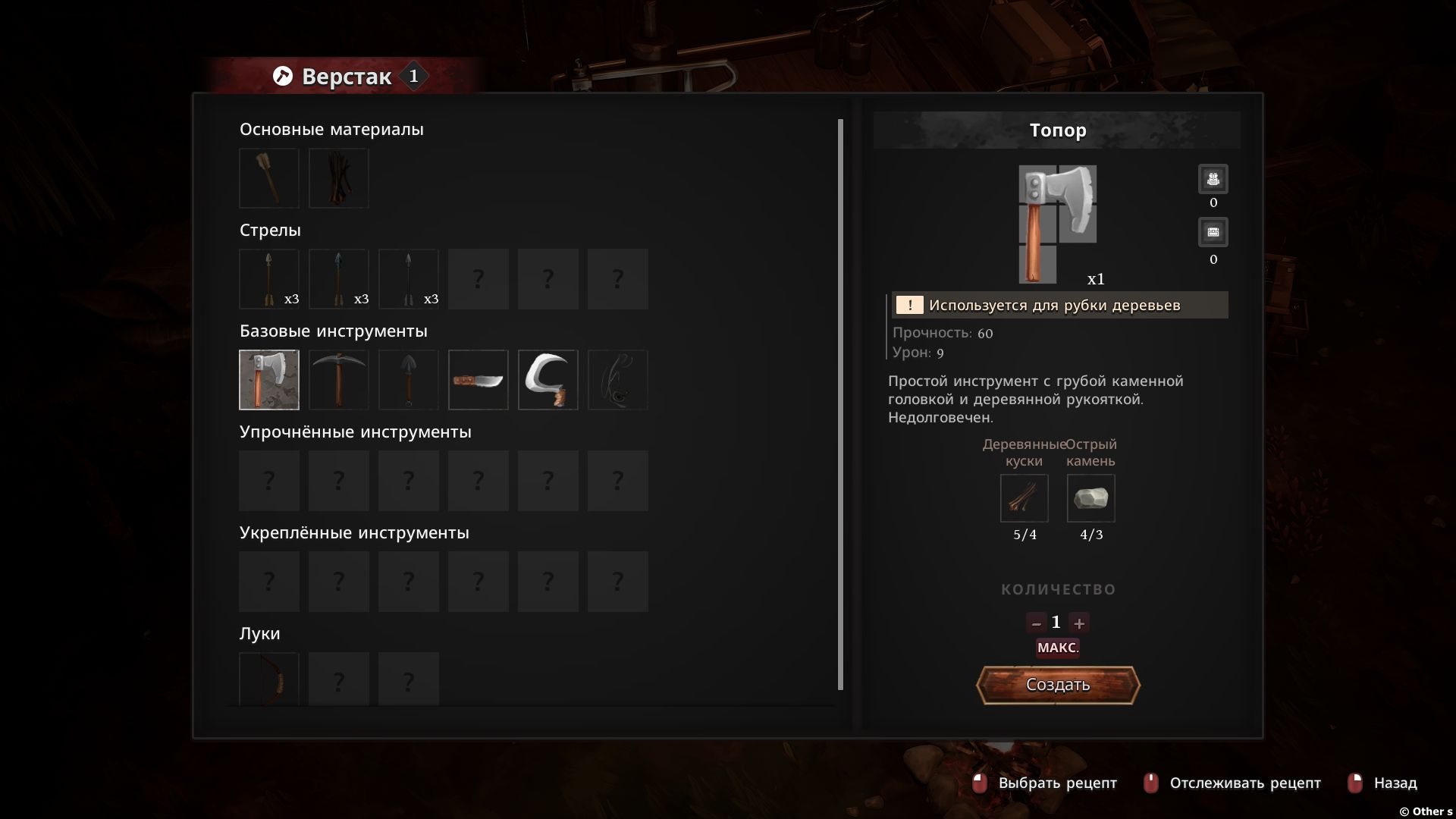Click the recipe list scrollbar

point(840,404)
